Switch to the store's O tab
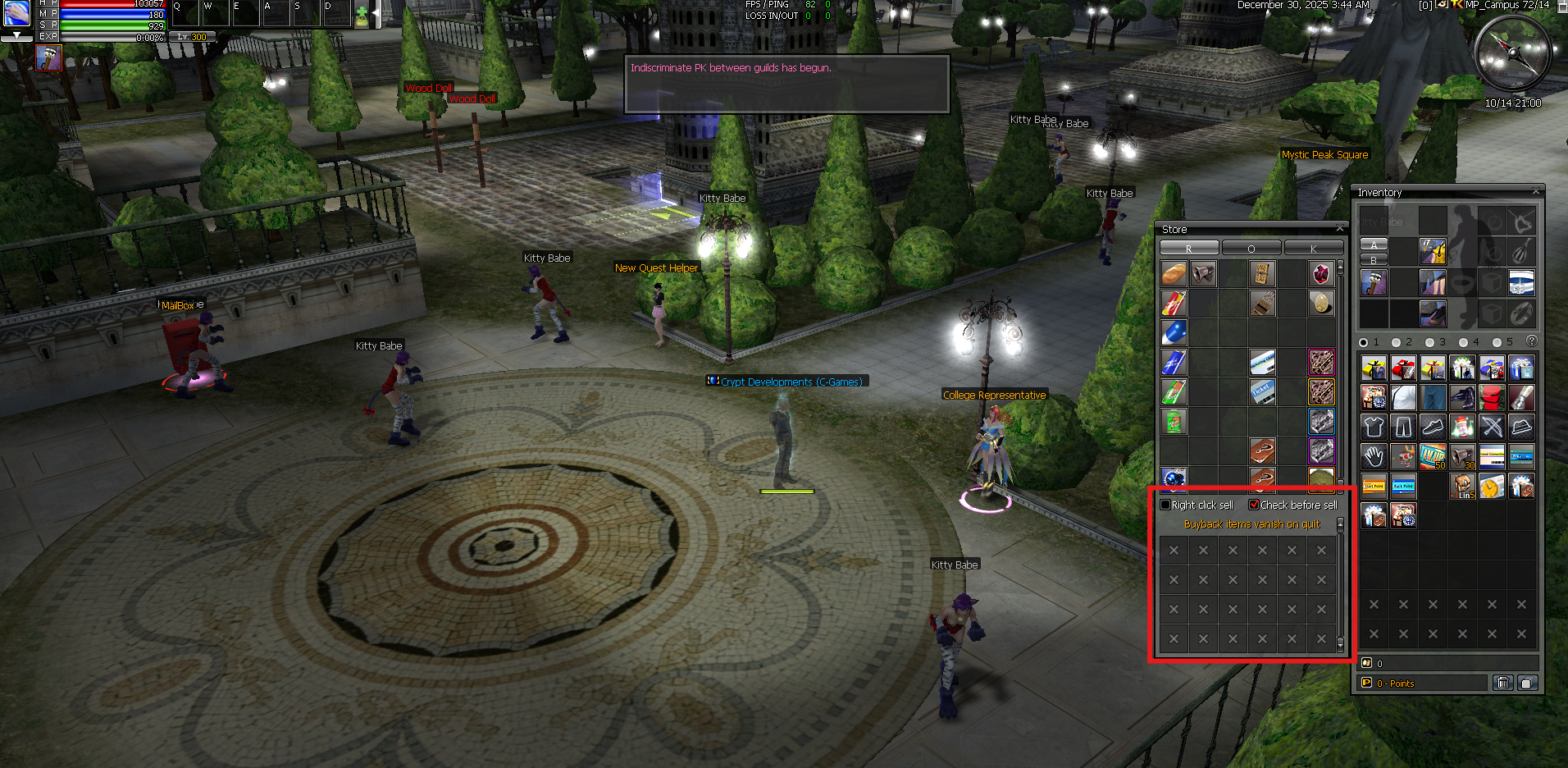 (1251, 248)
